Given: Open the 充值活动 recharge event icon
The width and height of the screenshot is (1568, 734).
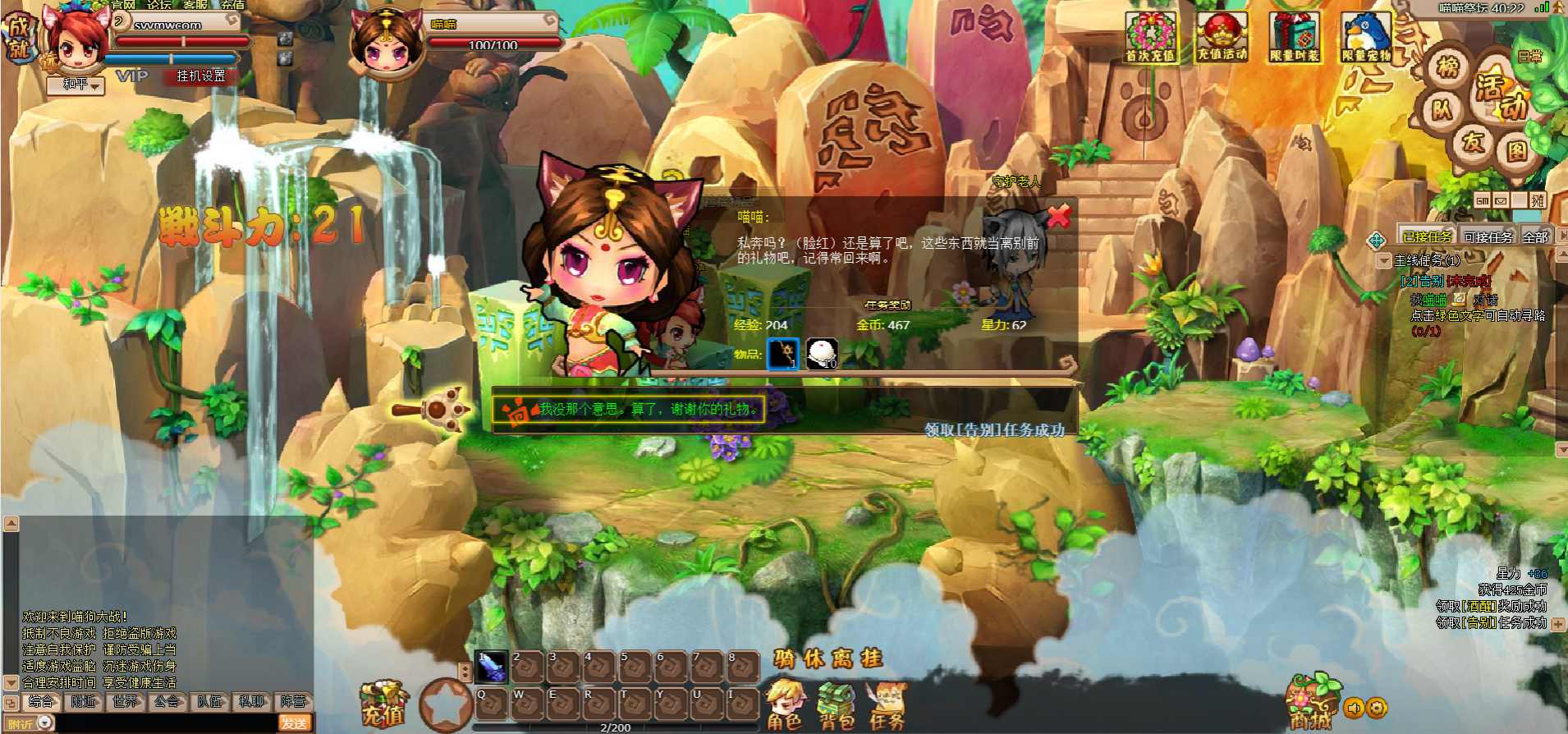Looking at the screenshot, I should tap(1222, 39).
